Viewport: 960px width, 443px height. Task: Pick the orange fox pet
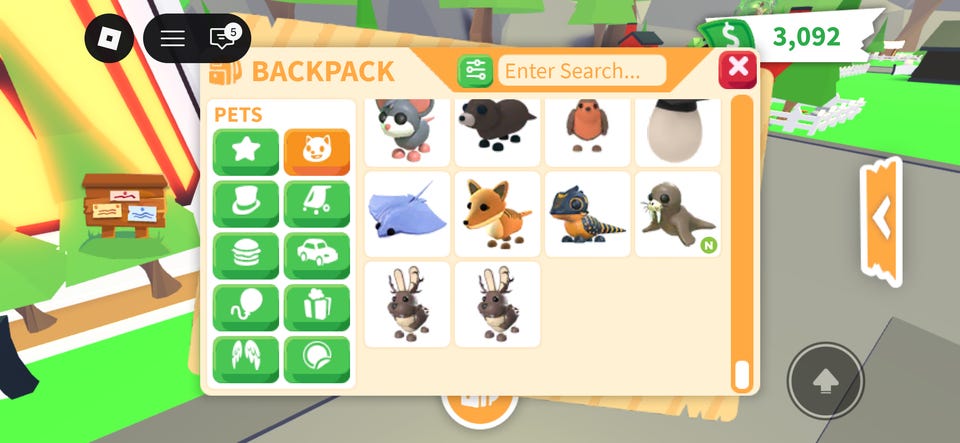click(497, 214)
